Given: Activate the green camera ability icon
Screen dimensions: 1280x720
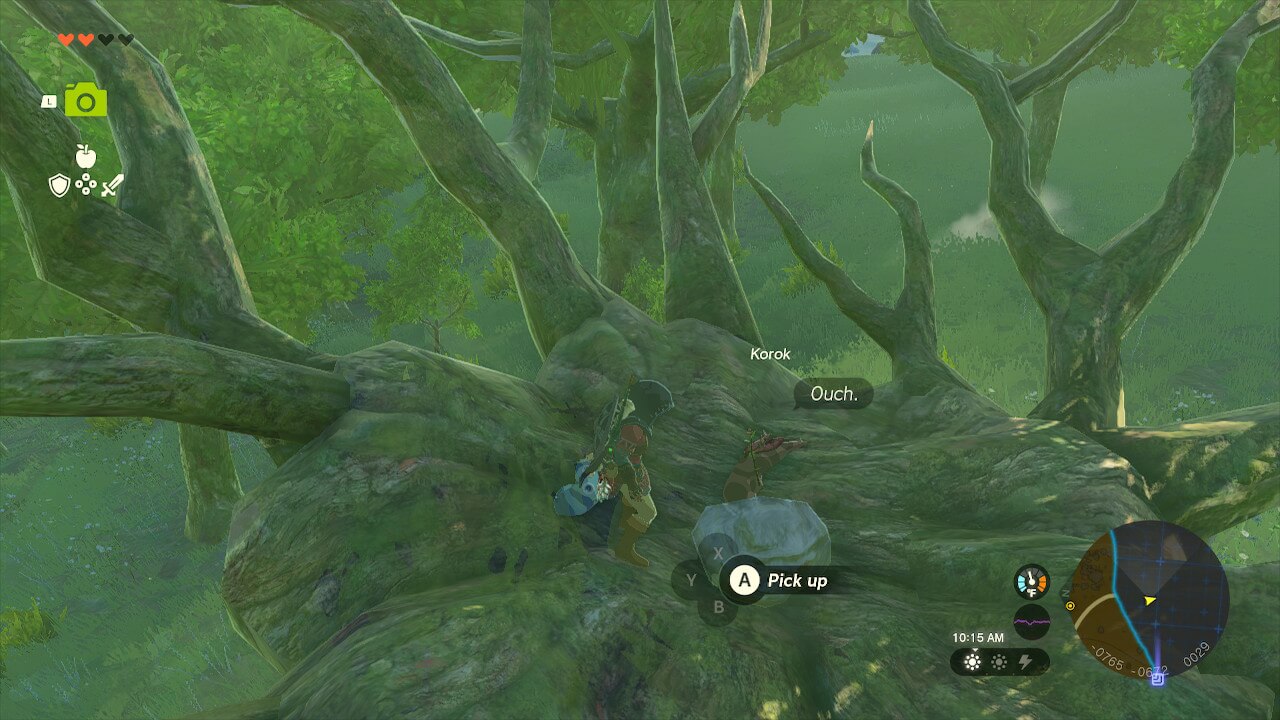Looking at the screenshot, I should [x=86, y=100].
